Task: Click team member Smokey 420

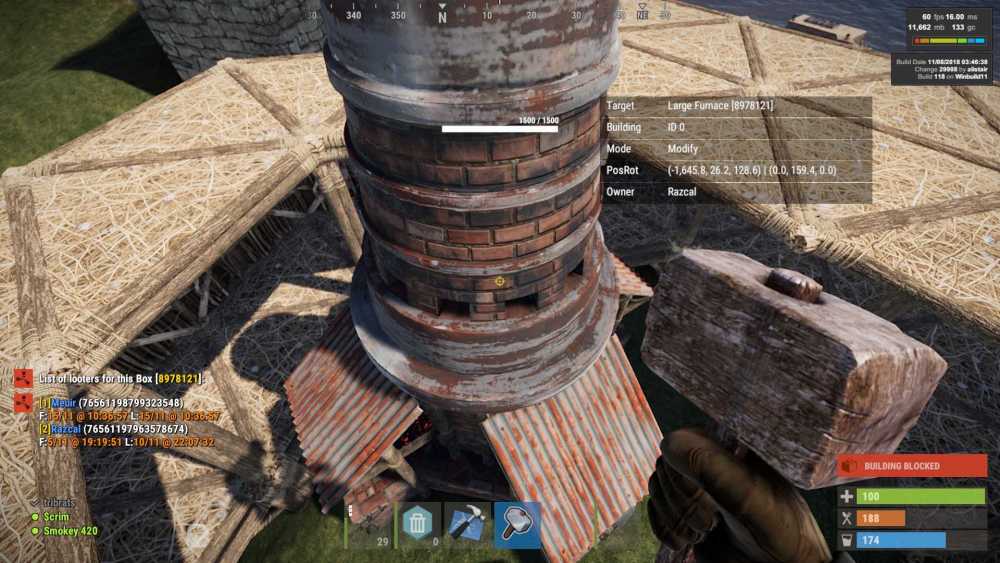Action: click(x=69, y=530)
